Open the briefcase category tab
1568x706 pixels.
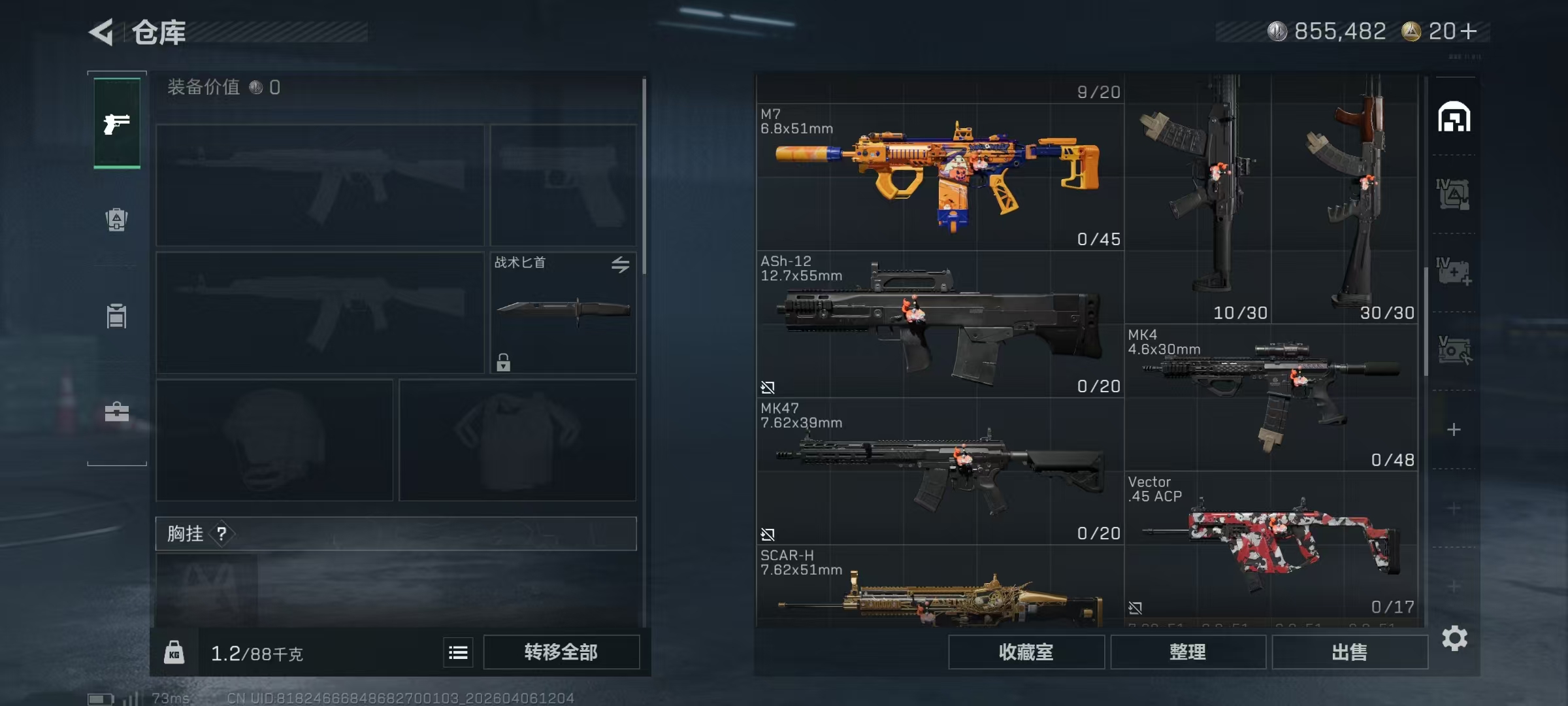point(117,412)
